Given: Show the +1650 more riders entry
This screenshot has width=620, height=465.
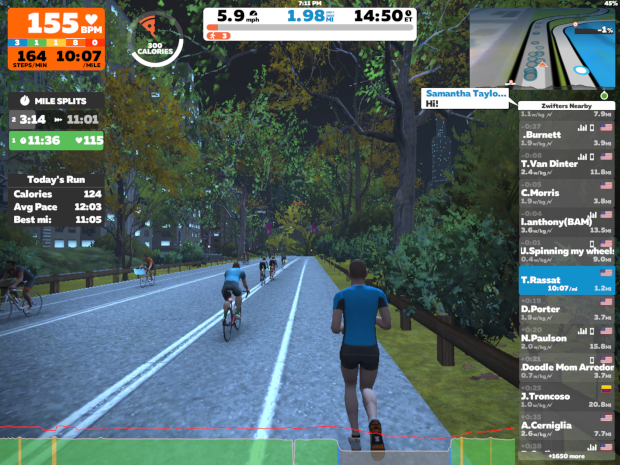Looking at the screenshot, I should click(566, 456).
